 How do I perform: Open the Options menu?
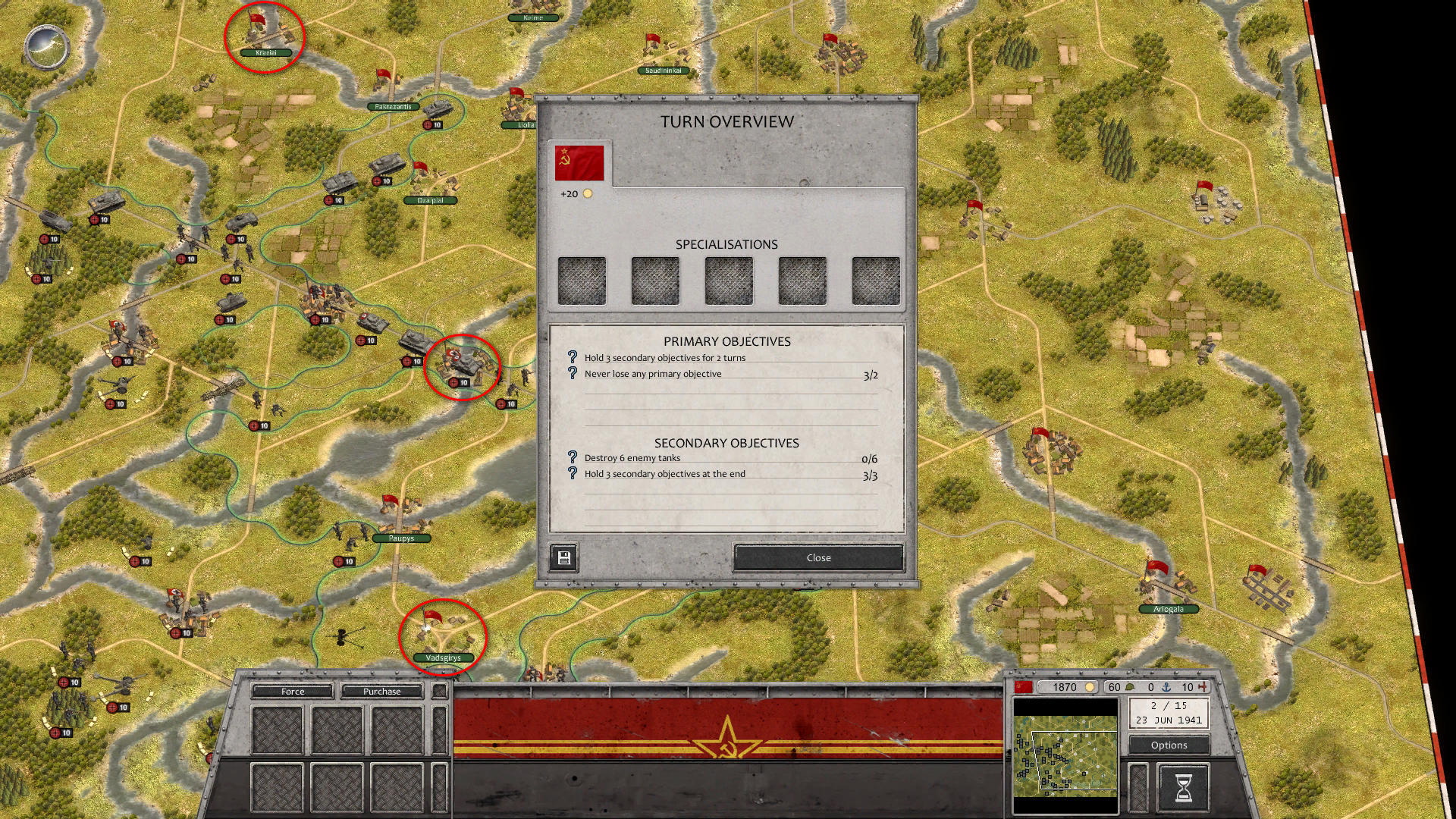tap(1168, 745)
